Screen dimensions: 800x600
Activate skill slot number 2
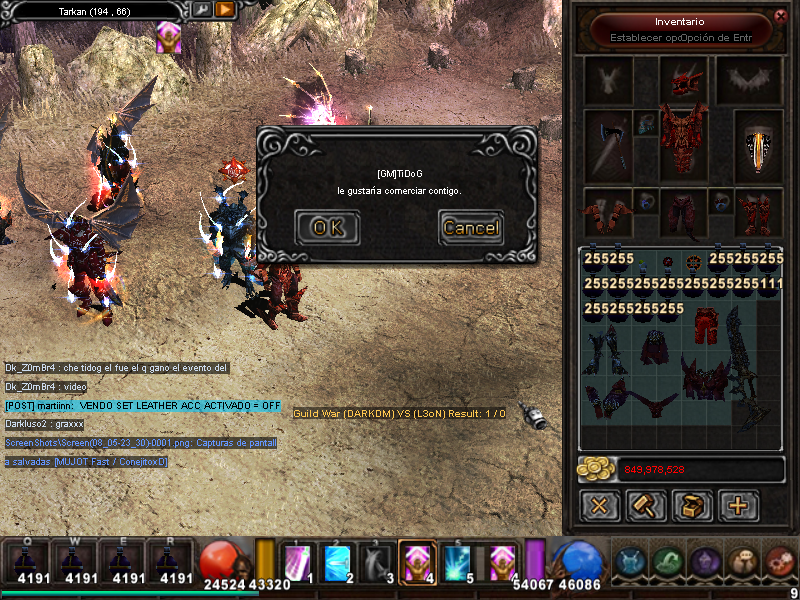[337, 563]
